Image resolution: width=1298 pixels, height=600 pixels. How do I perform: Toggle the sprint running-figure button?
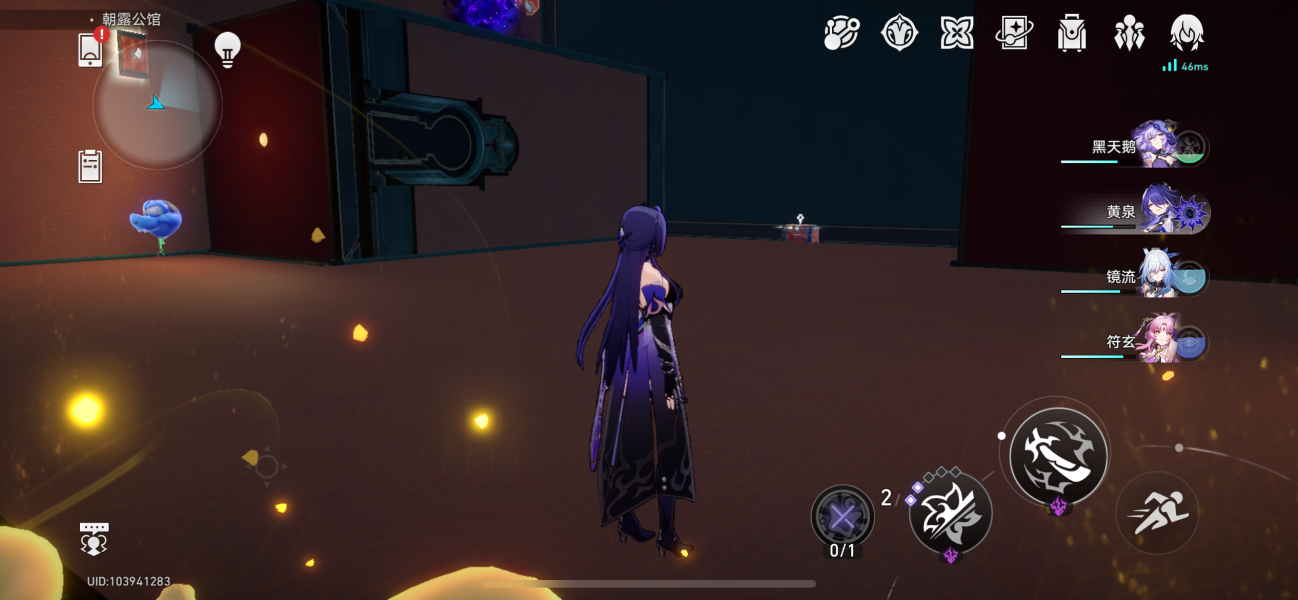[x=1157, y=512]
